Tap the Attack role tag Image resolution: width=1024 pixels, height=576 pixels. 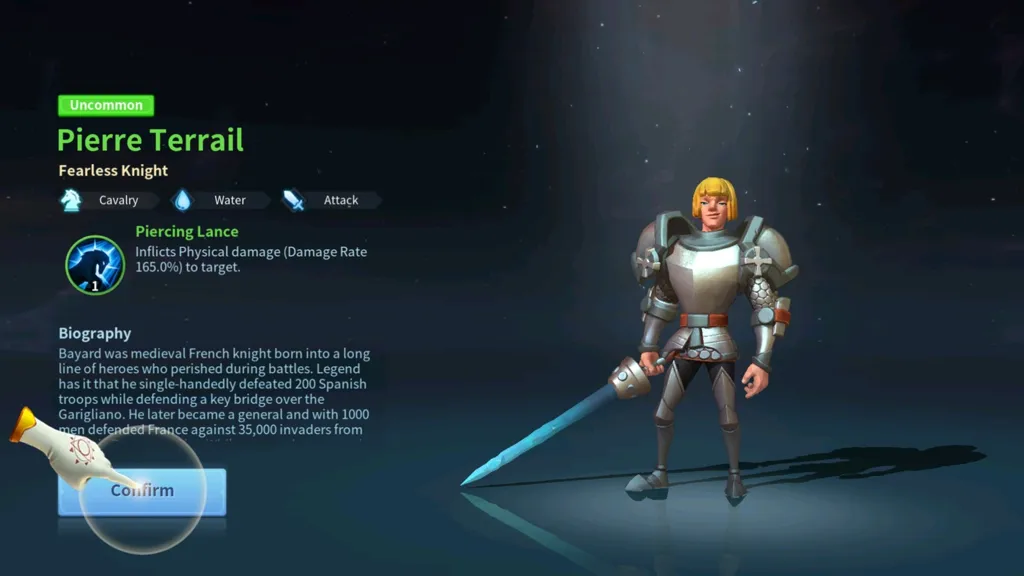[x=329, y=200]
